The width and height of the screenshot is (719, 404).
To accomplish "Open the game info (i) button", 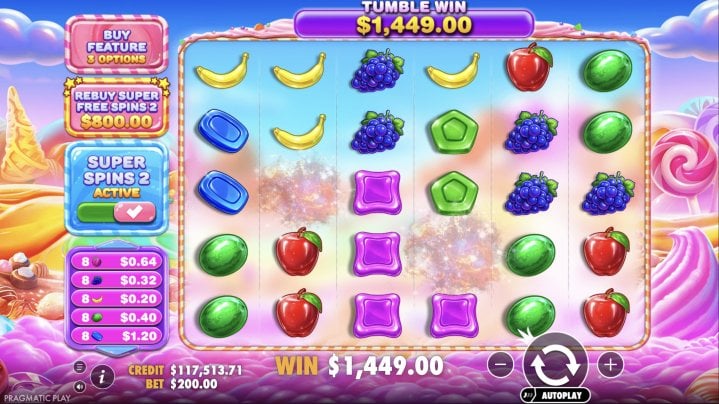I will [101, 377].
